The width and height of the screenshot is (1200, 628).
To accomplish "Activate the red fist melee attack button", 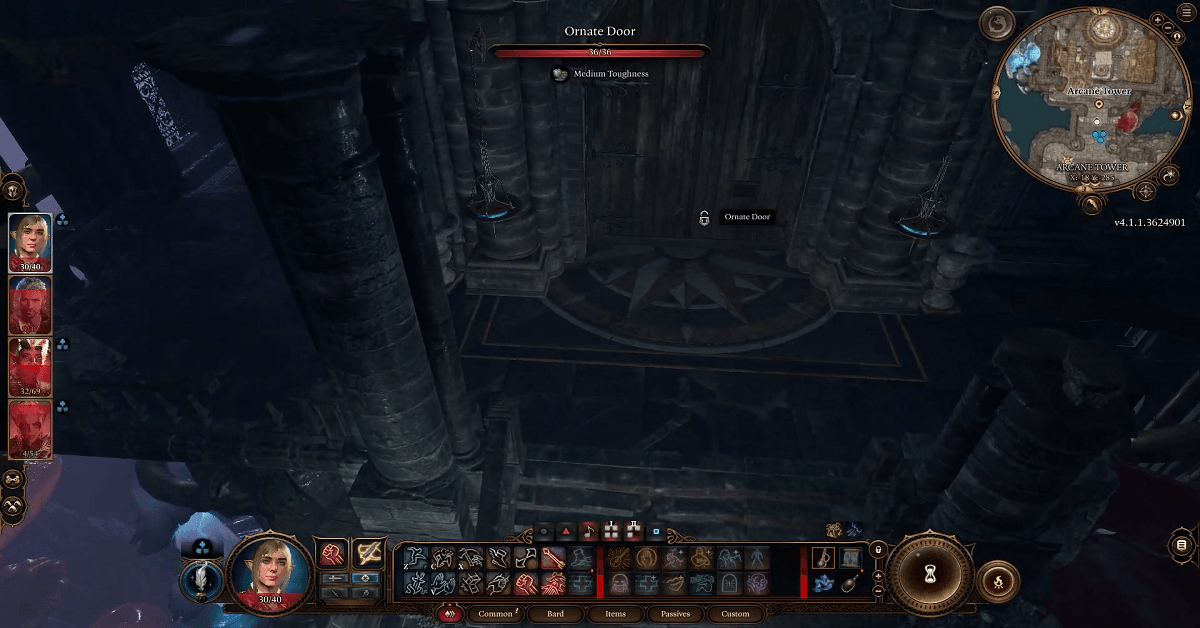I will (332, 553).
